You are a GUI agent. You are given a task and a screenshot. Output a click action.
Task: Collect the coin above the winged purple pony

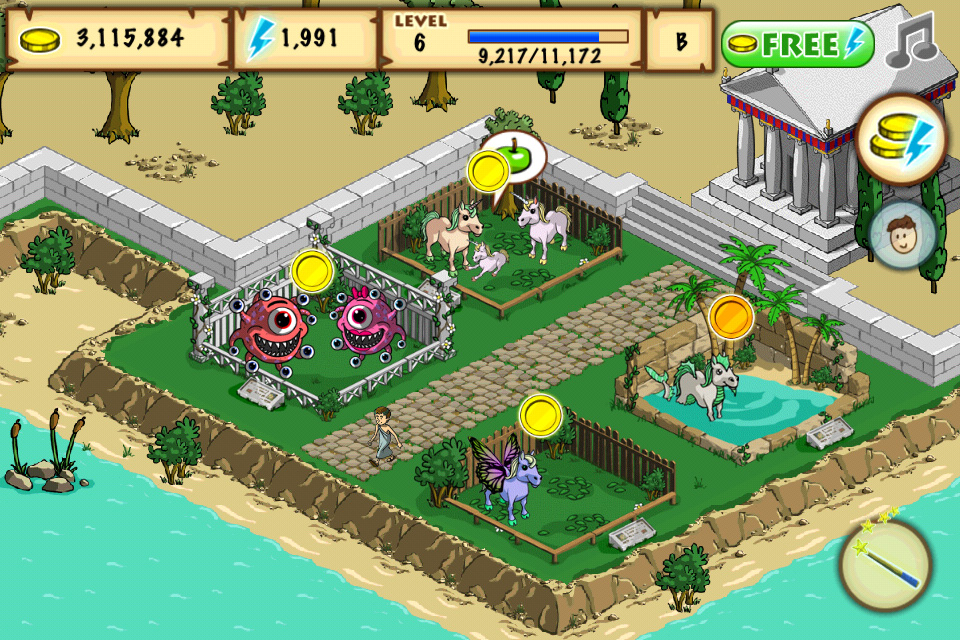coord(541,415)
